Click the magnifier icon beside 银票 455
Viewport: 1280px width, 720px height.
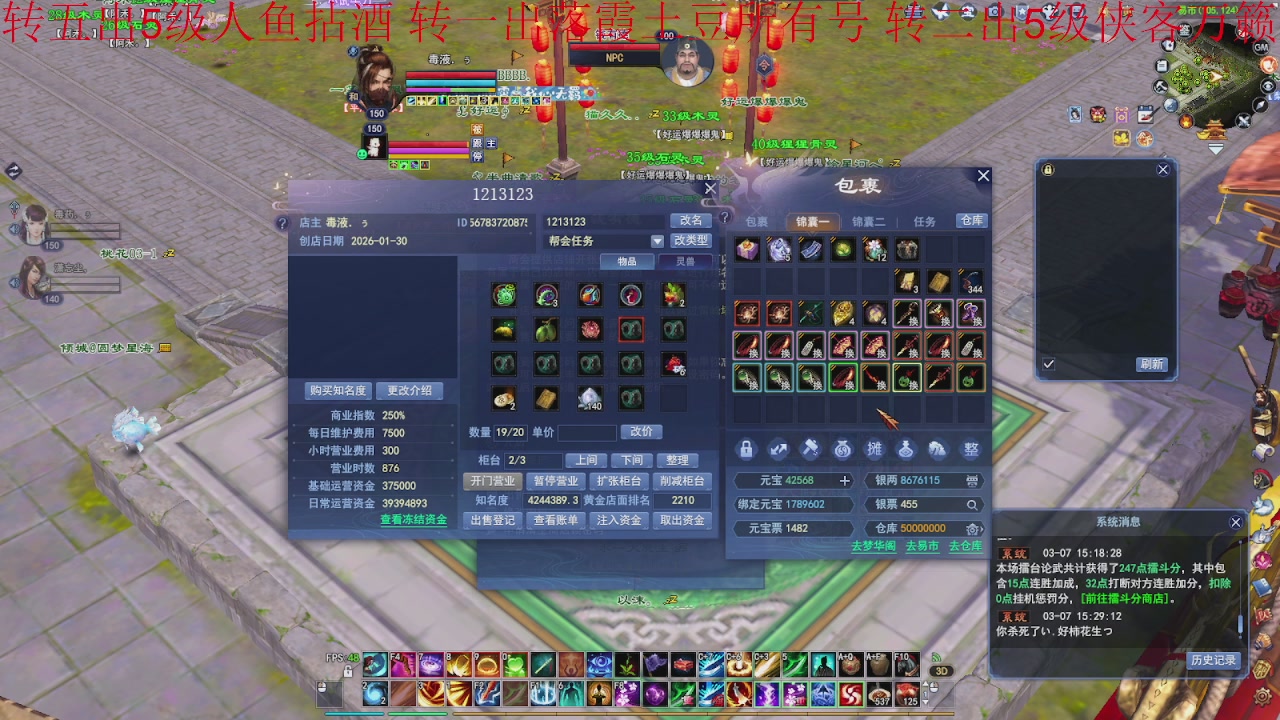click(973, 505)
